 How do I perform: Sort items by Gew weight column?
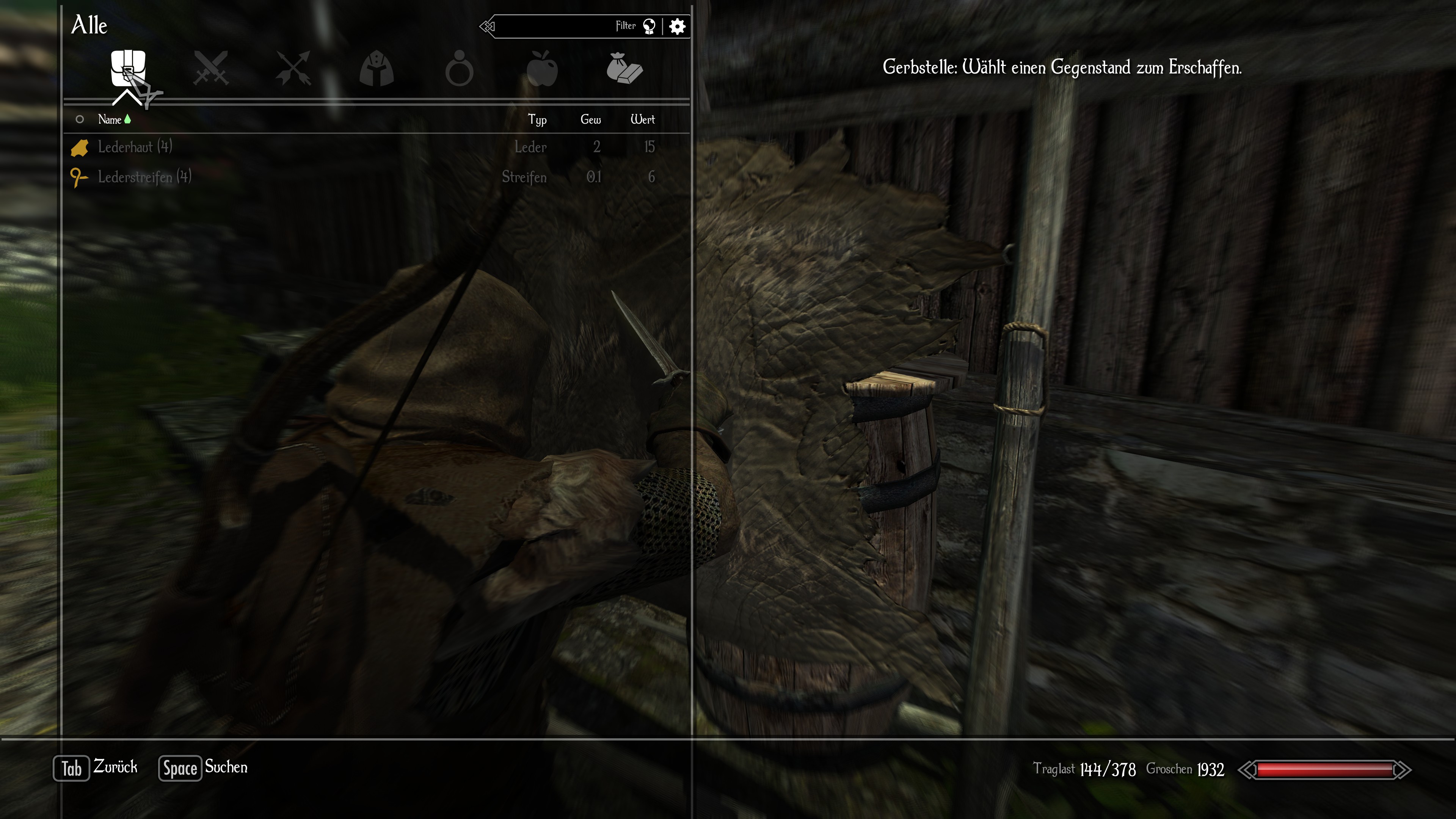pos(590,119)
